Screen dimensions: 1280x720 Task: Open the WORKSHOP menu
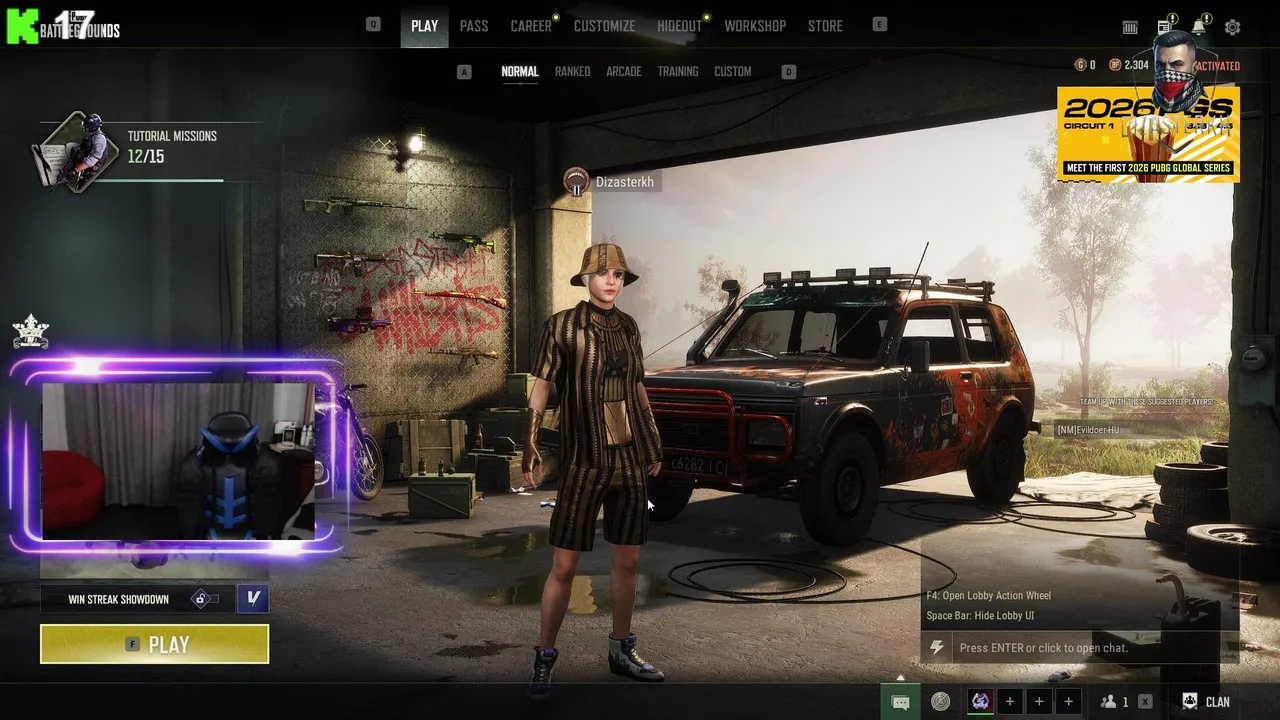click(x=755, y=26)
